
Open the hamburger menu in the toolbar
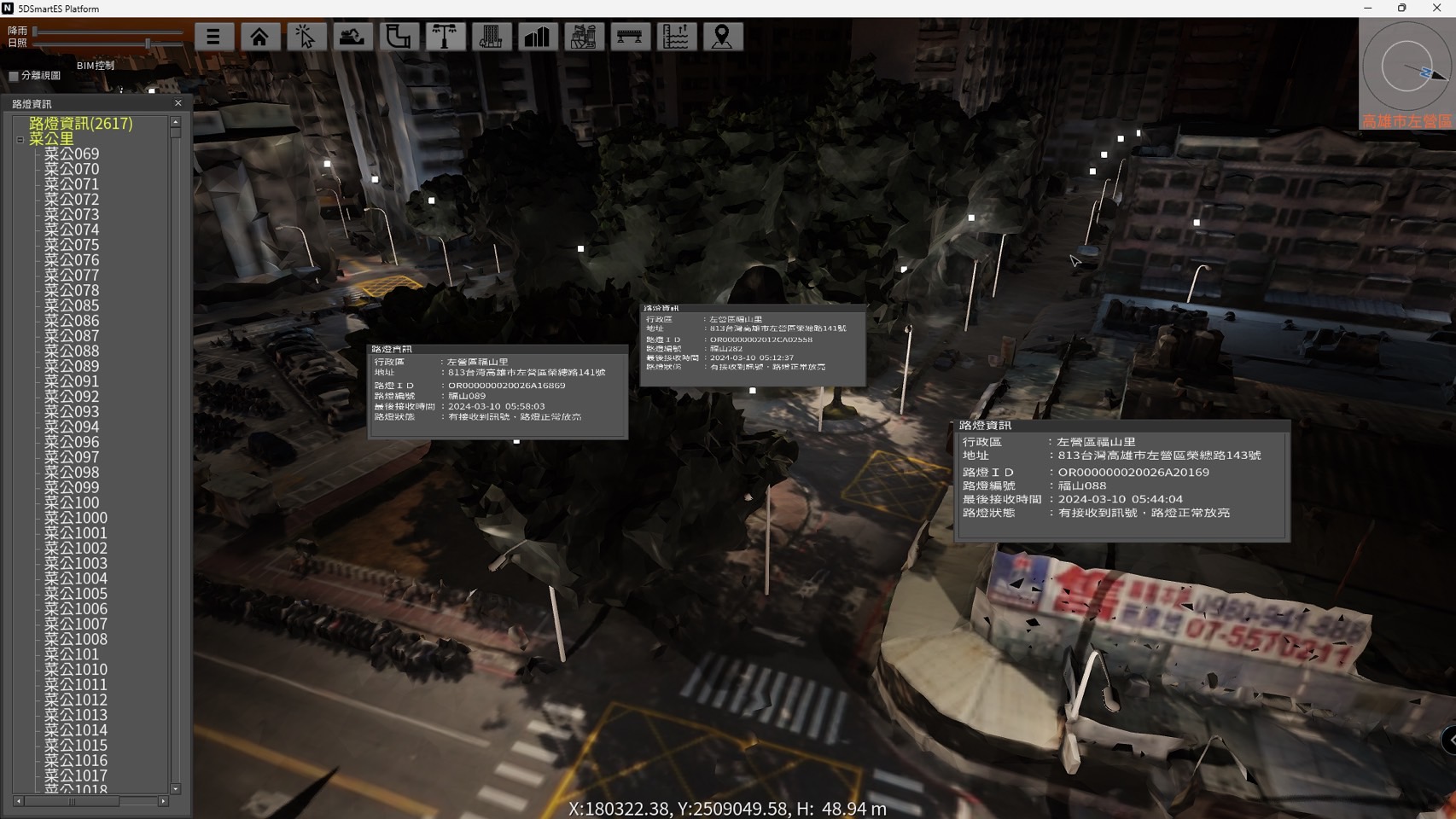pos(213,37)
